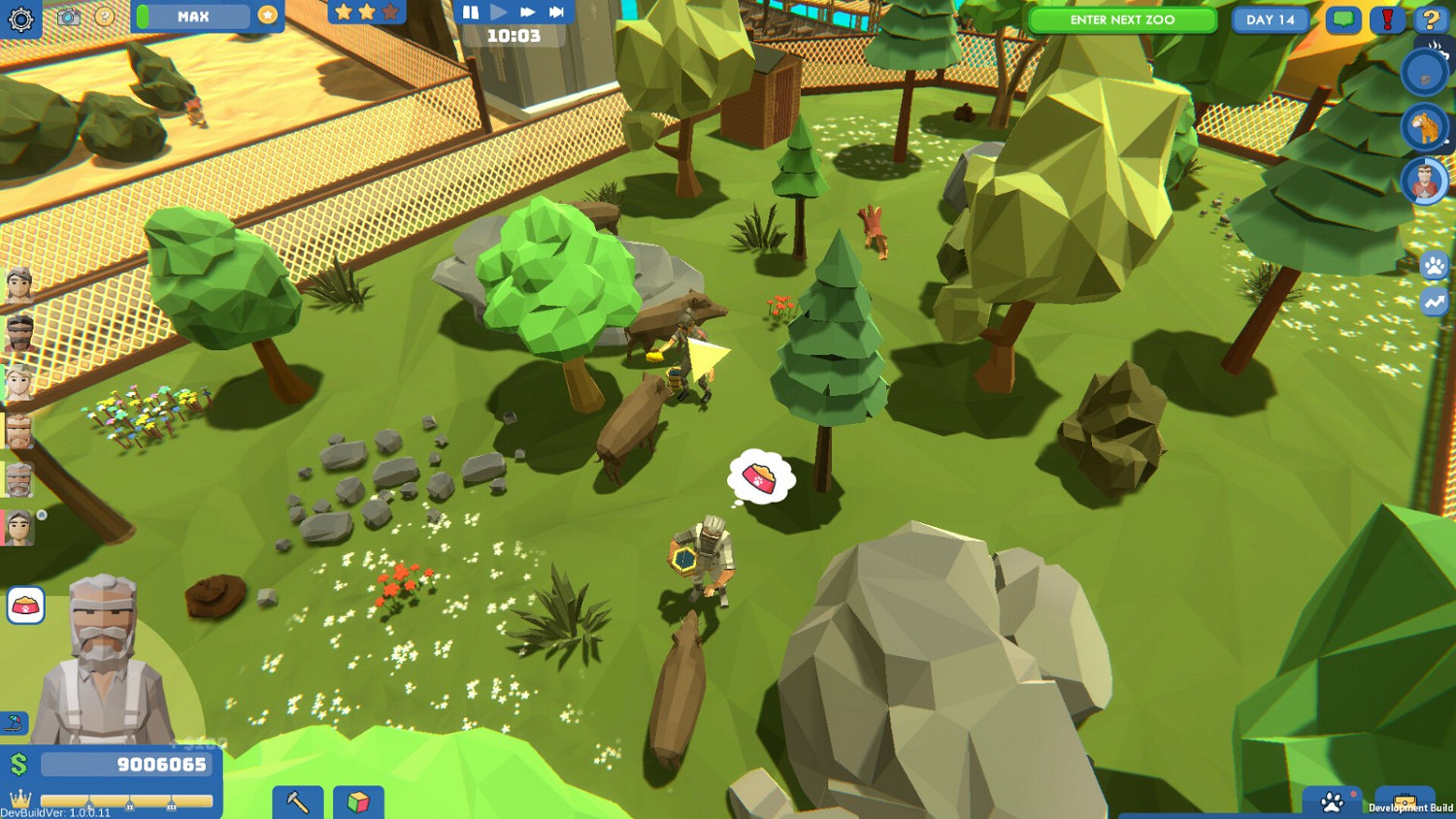Select the tiger animal portrait on the right
Screen dimensions: 1456x819
[1425, 127]
